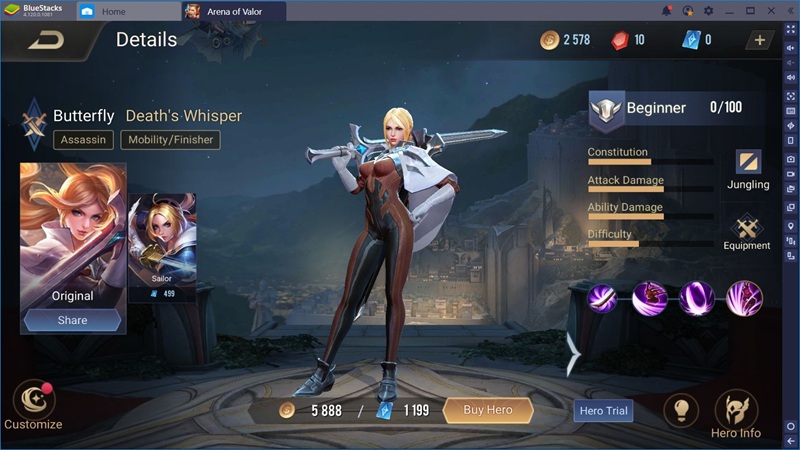Start a Hero Trial

pos(605,410)
